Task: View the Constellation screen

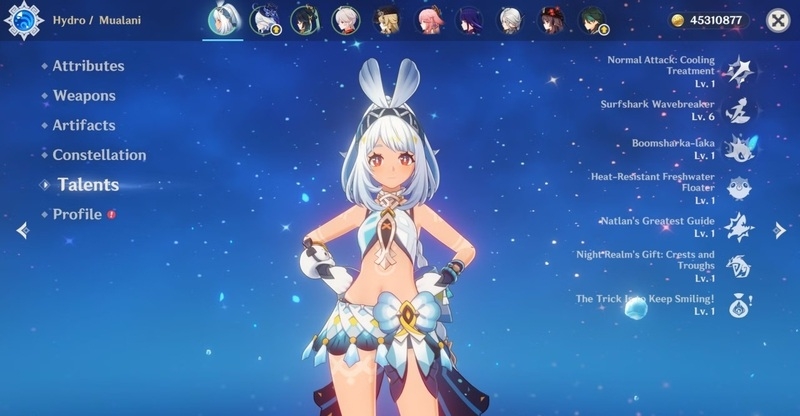Action: 99,155
